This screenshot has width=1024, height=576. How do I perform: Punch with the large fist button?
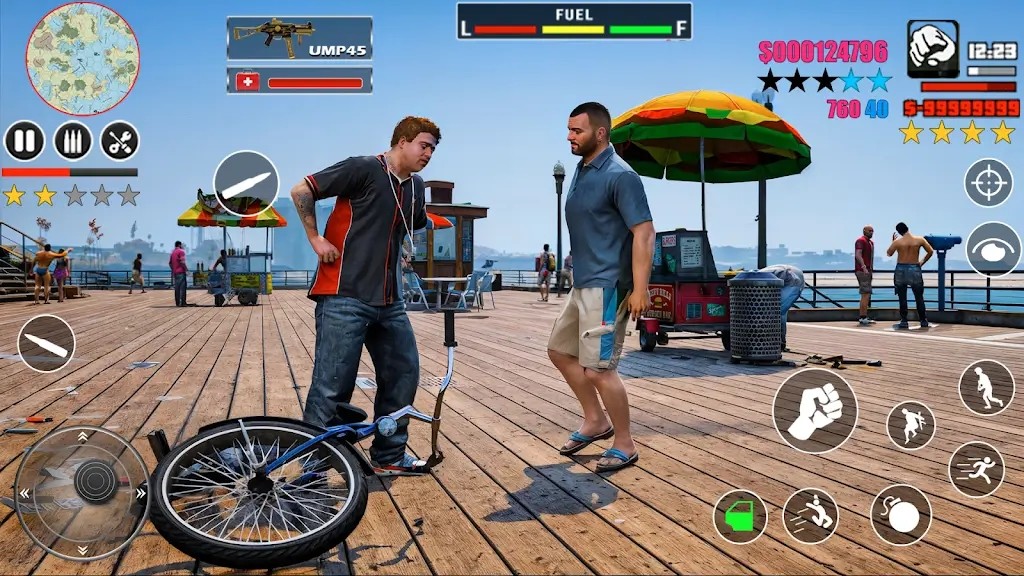(x=815, y=411)
